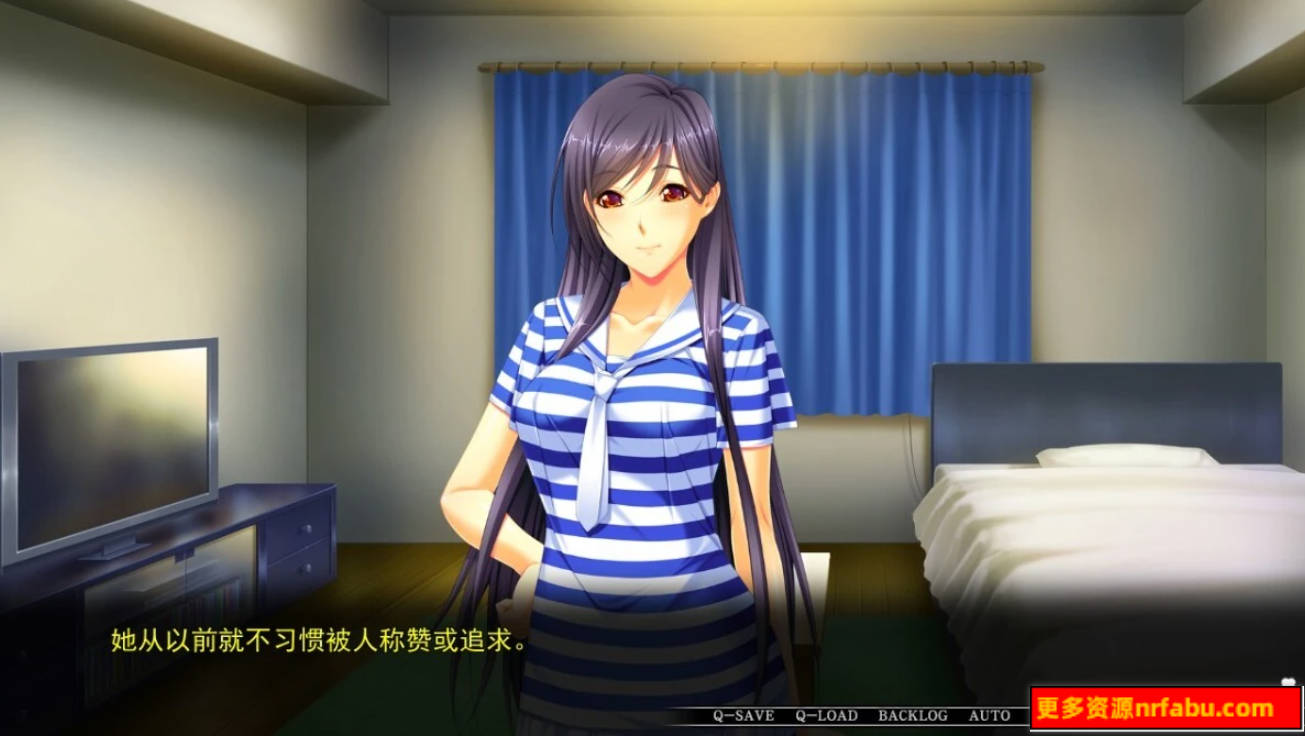Screen dimensions: 1305x736
Task: Enable AUTO text advance mode
Action: tap(985, 715)
